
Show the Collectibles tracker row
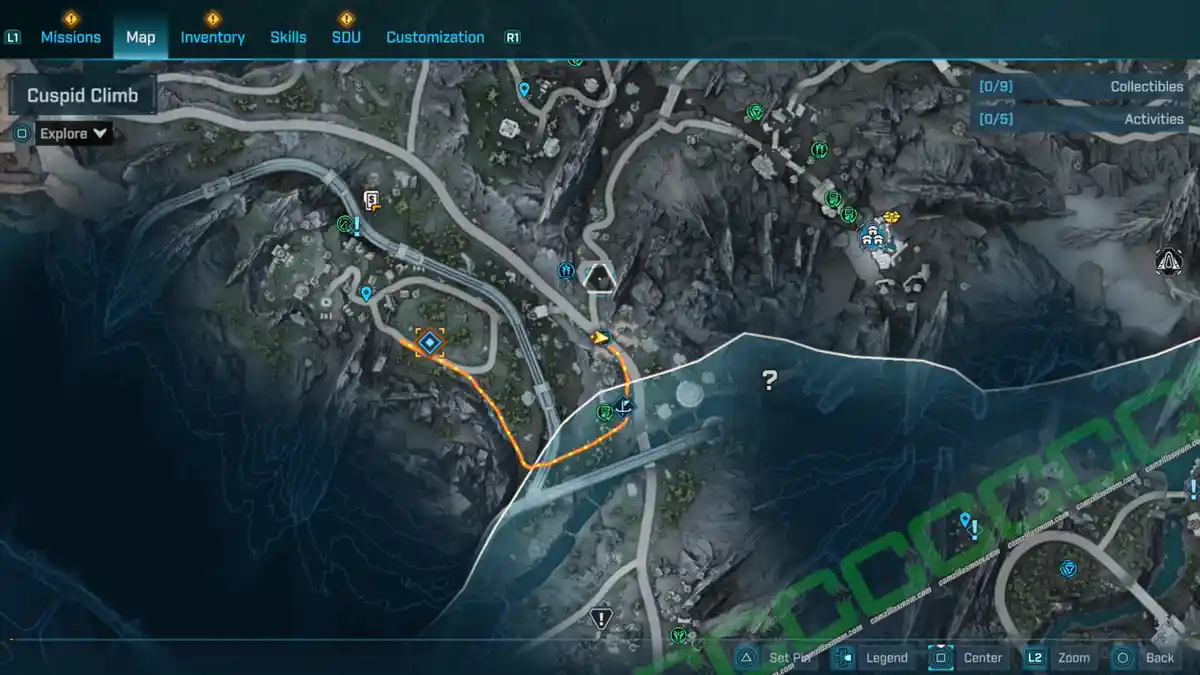click(x=1082, y=87)
